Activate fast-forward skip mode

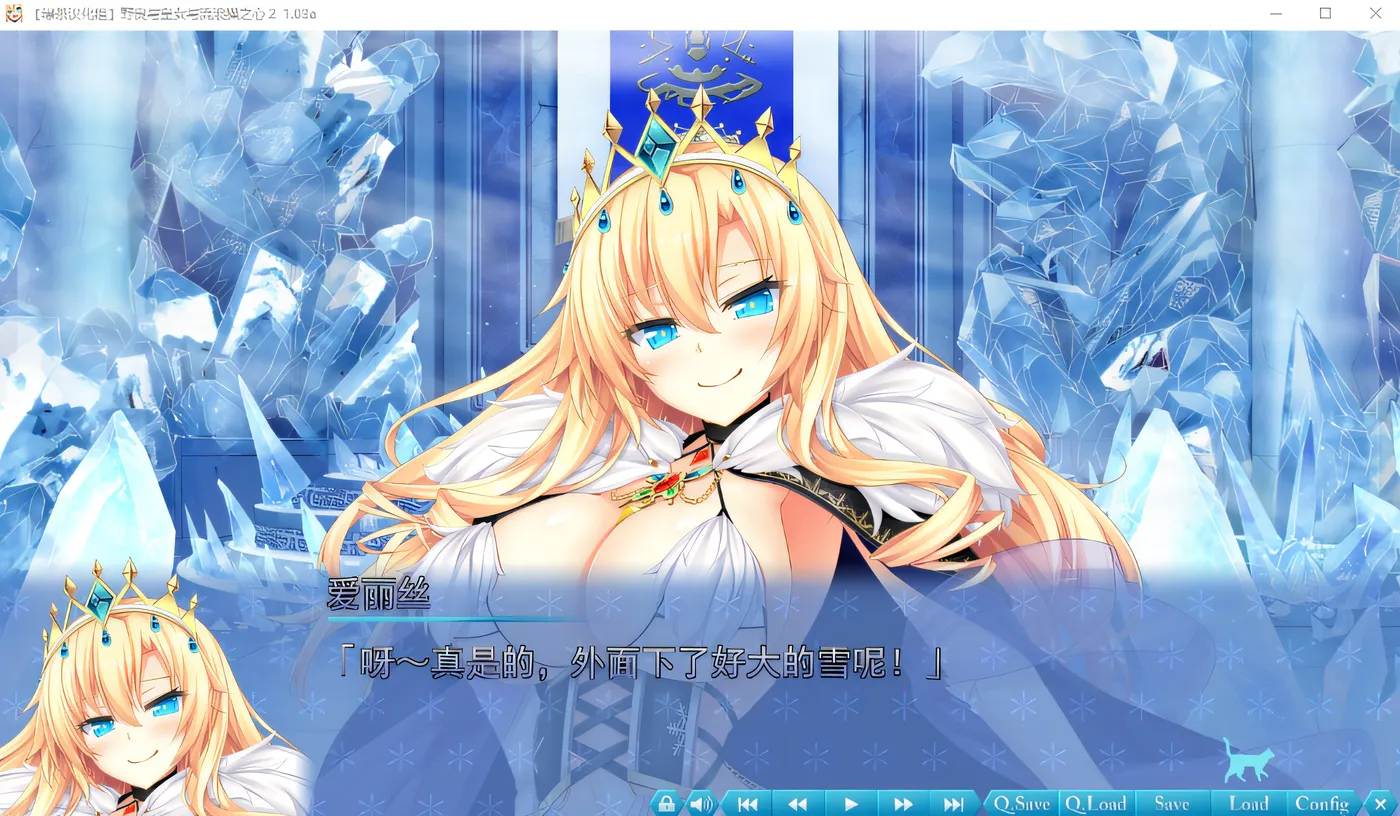(x=902, y=802)
